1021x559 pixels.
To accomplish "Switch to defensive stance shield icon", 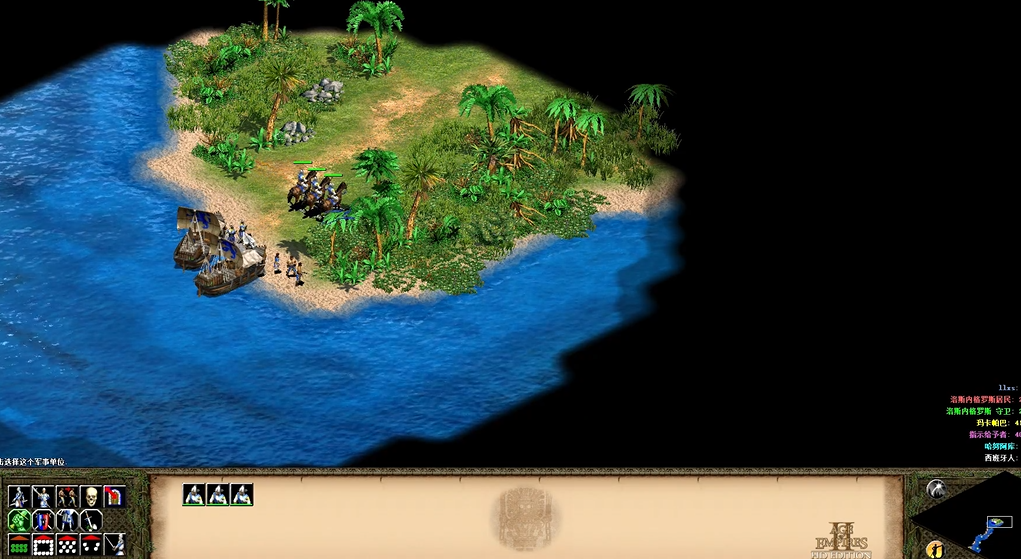I will click(42, 521).
